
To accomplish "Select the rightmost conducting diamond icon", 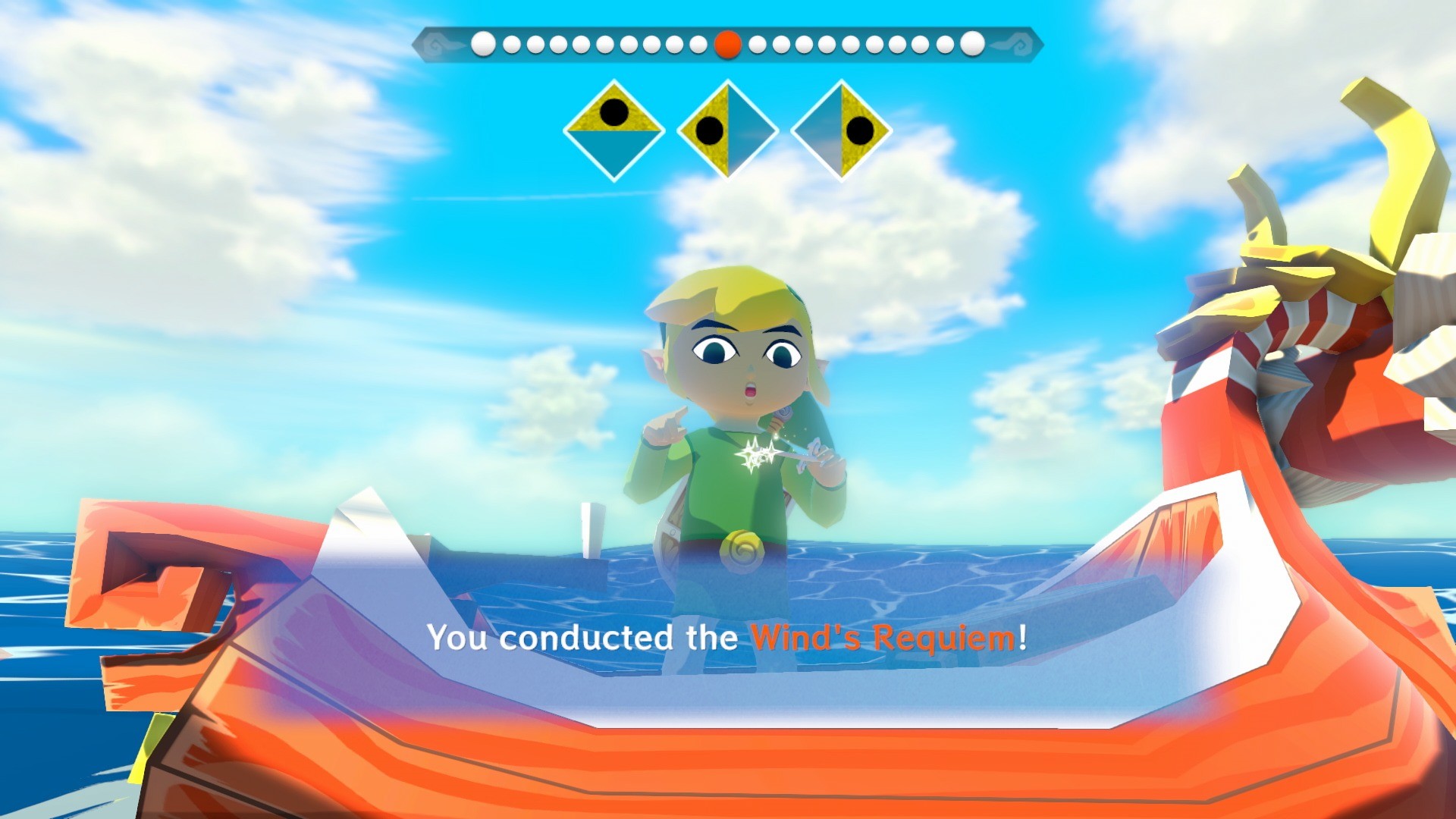I will (842, 130).
